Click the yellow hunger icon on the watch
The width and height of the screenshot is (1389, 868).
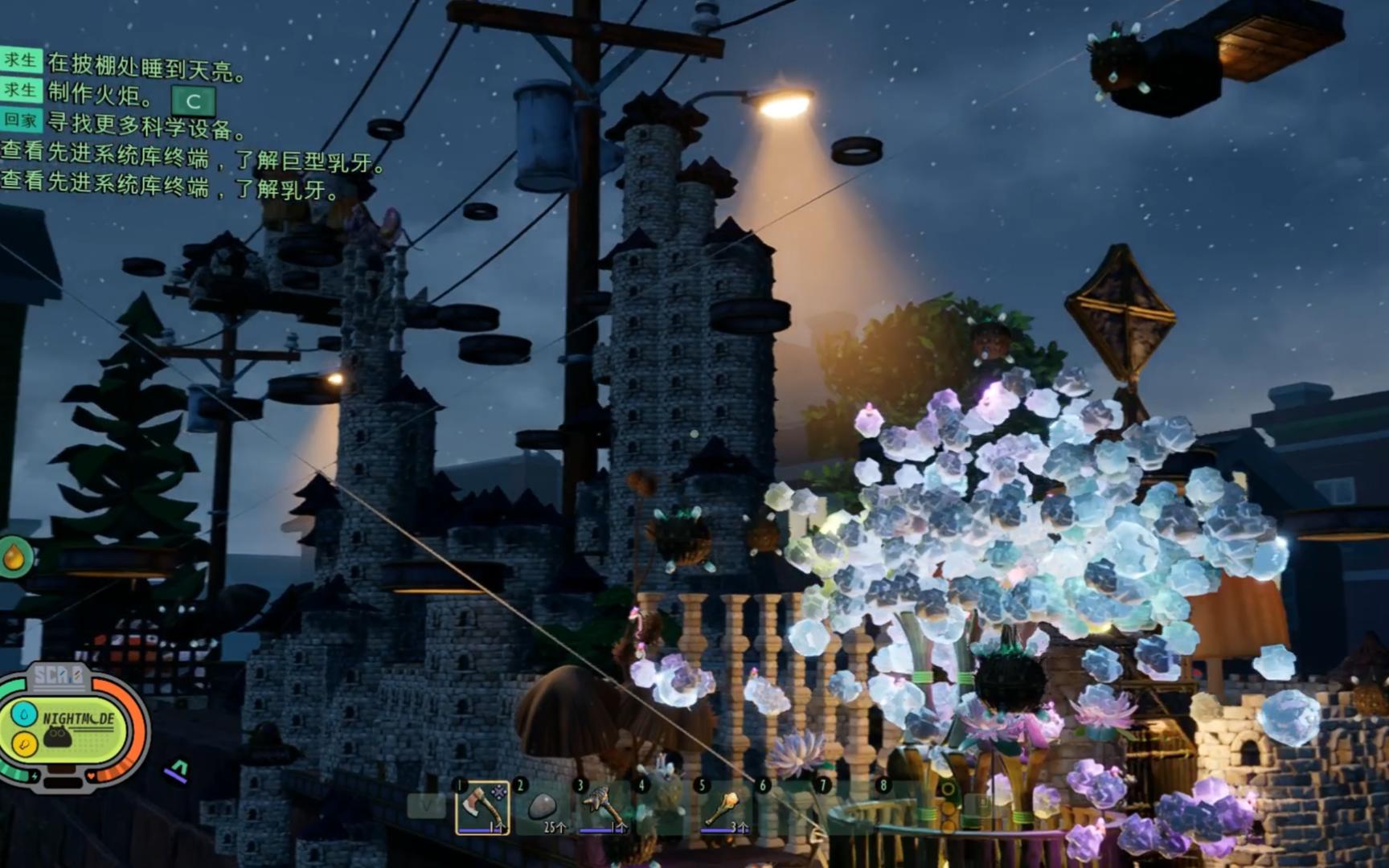24,745
